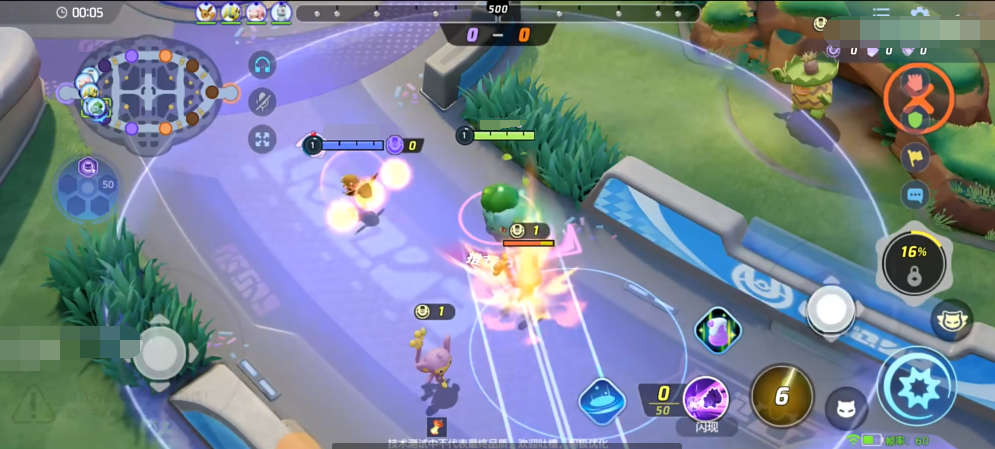Tap the yellow winged Pokémon face icon
Image resolution: width=995 pixels, height=449 pixels.
[x=951, y=321]
